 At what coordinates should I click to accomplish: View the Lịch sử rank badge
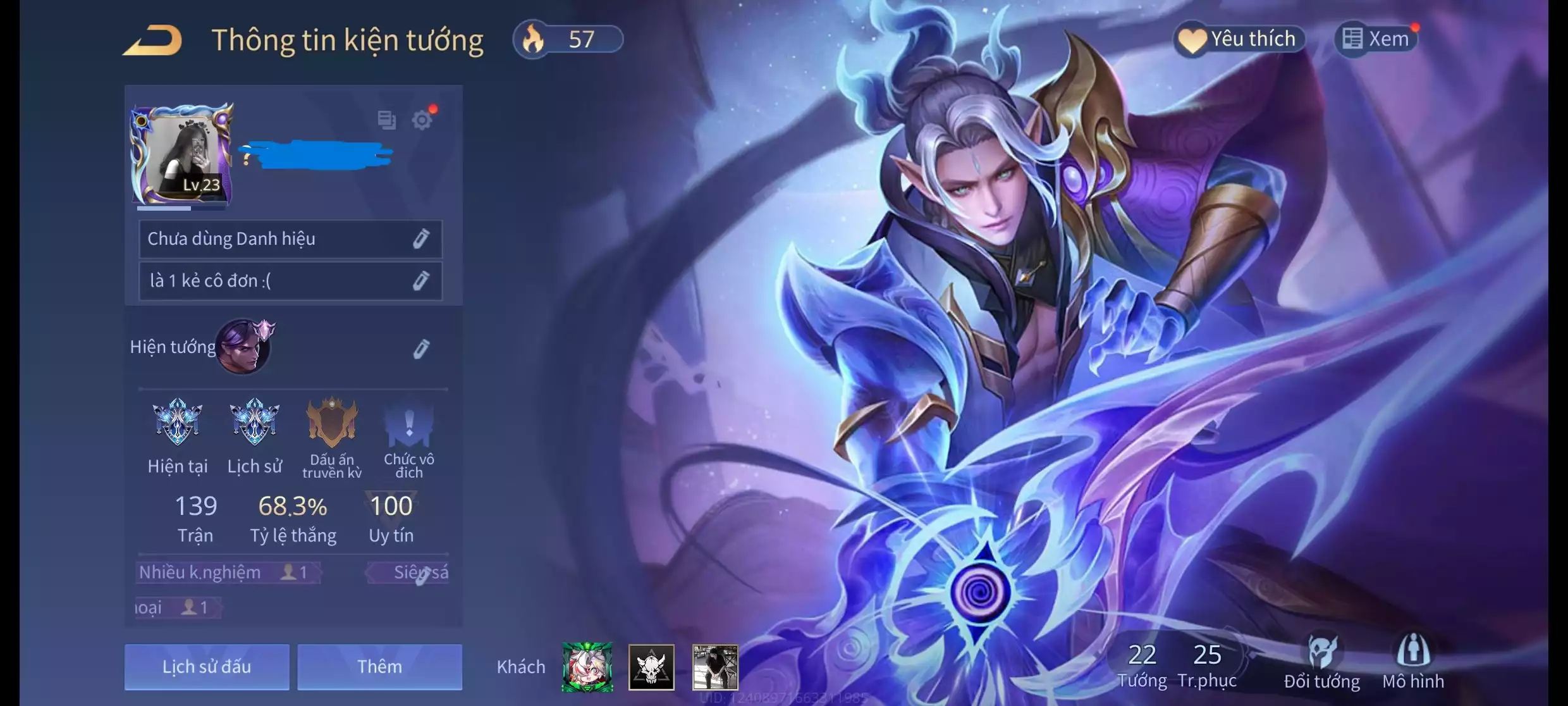tap(254, 423)
